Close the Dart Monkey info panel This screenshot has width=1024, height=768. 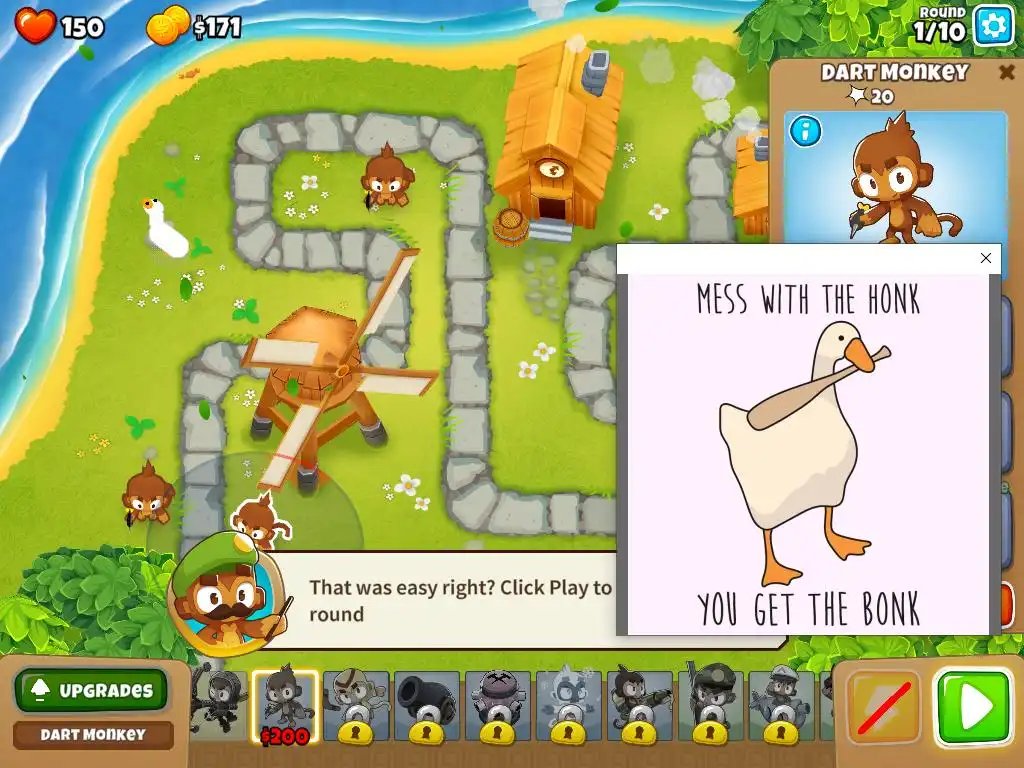1006,72
